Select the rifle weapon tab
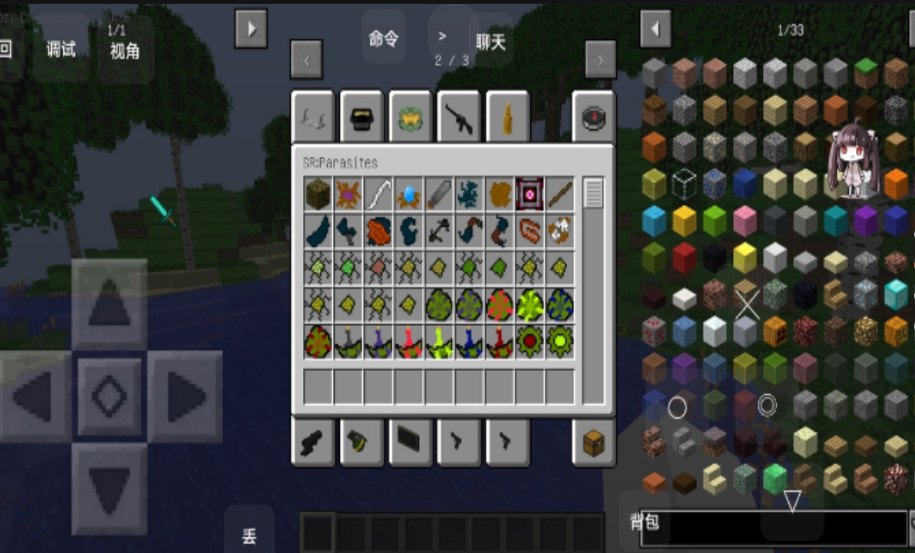This screenshot has height=553, width=915. click(x=461, y=118)
